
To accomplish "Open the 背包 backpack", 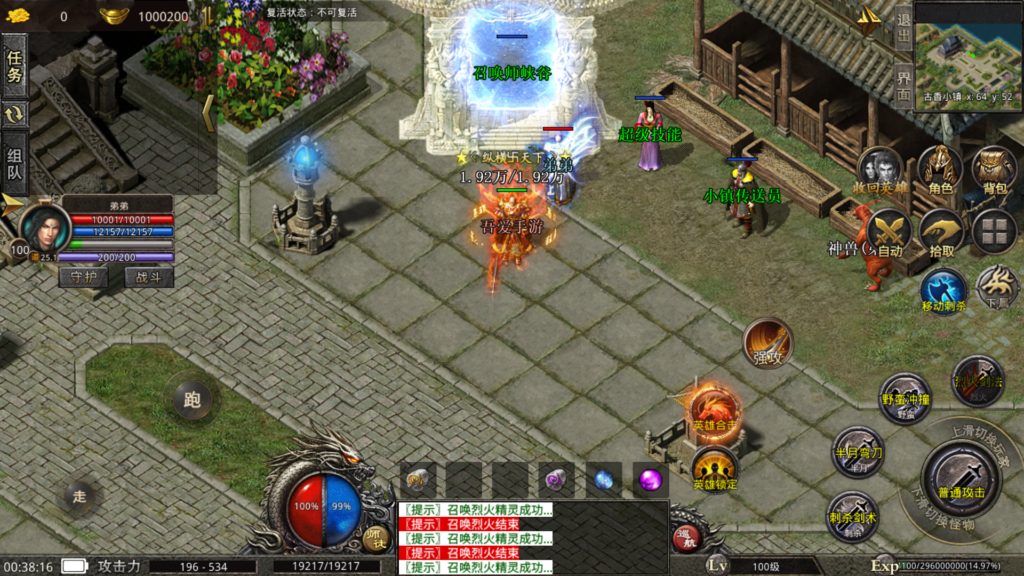I will (x=994, y=170).
